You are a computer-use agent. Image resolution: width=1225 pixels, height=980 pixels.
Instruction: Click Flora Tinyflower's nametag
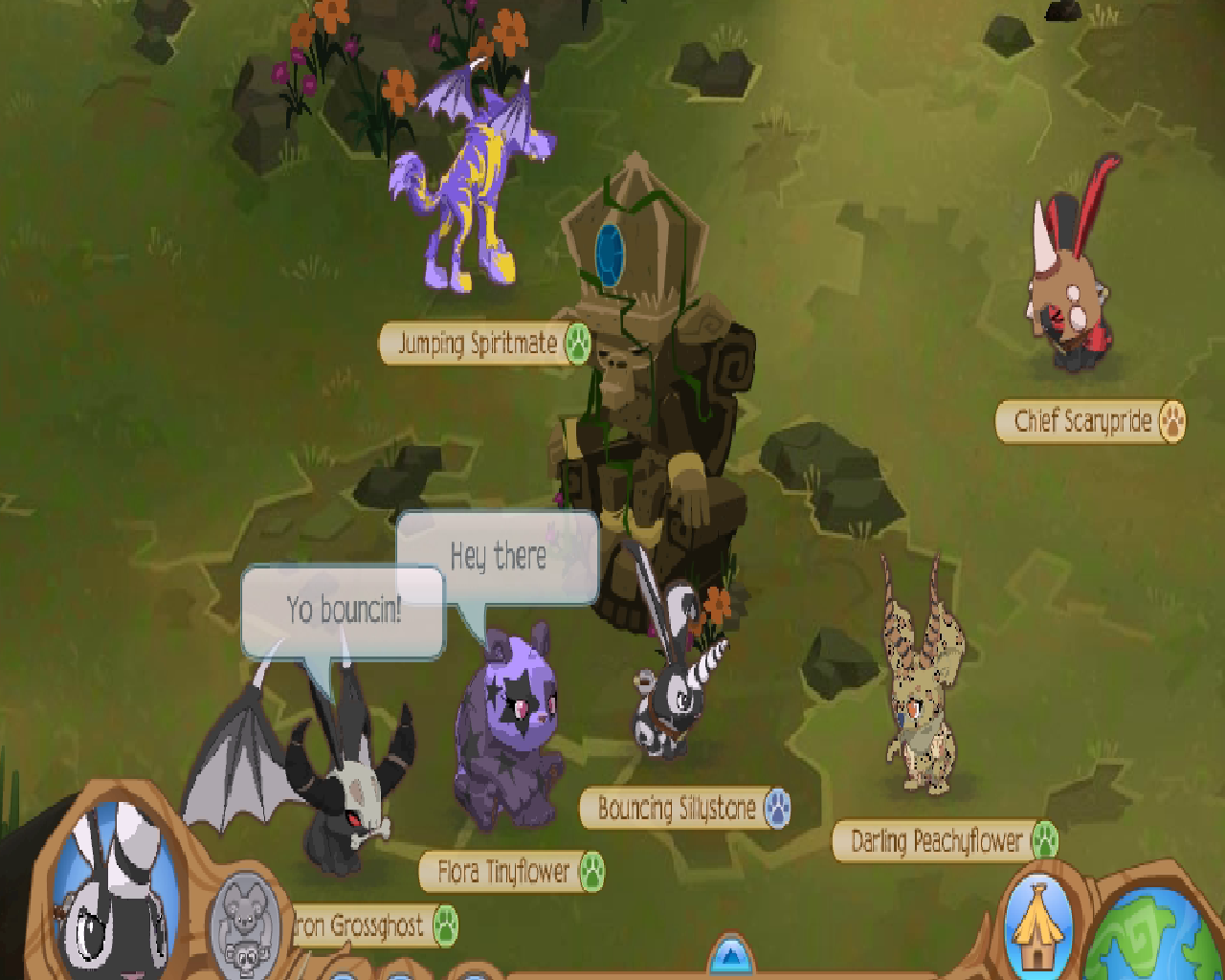(506, 873)
